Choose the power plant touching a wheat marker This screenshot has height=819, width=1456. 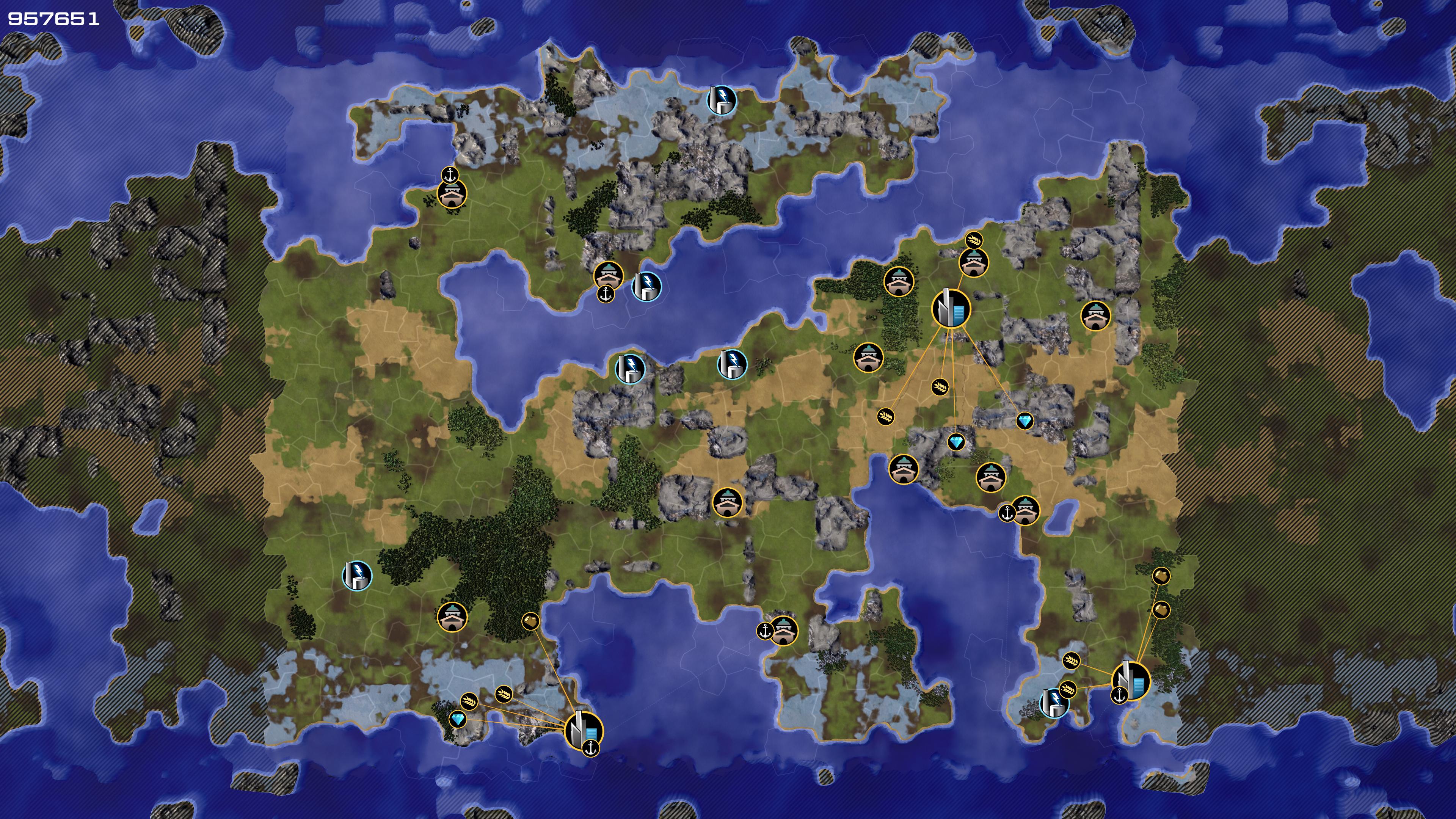click(x=1054, y=703)
